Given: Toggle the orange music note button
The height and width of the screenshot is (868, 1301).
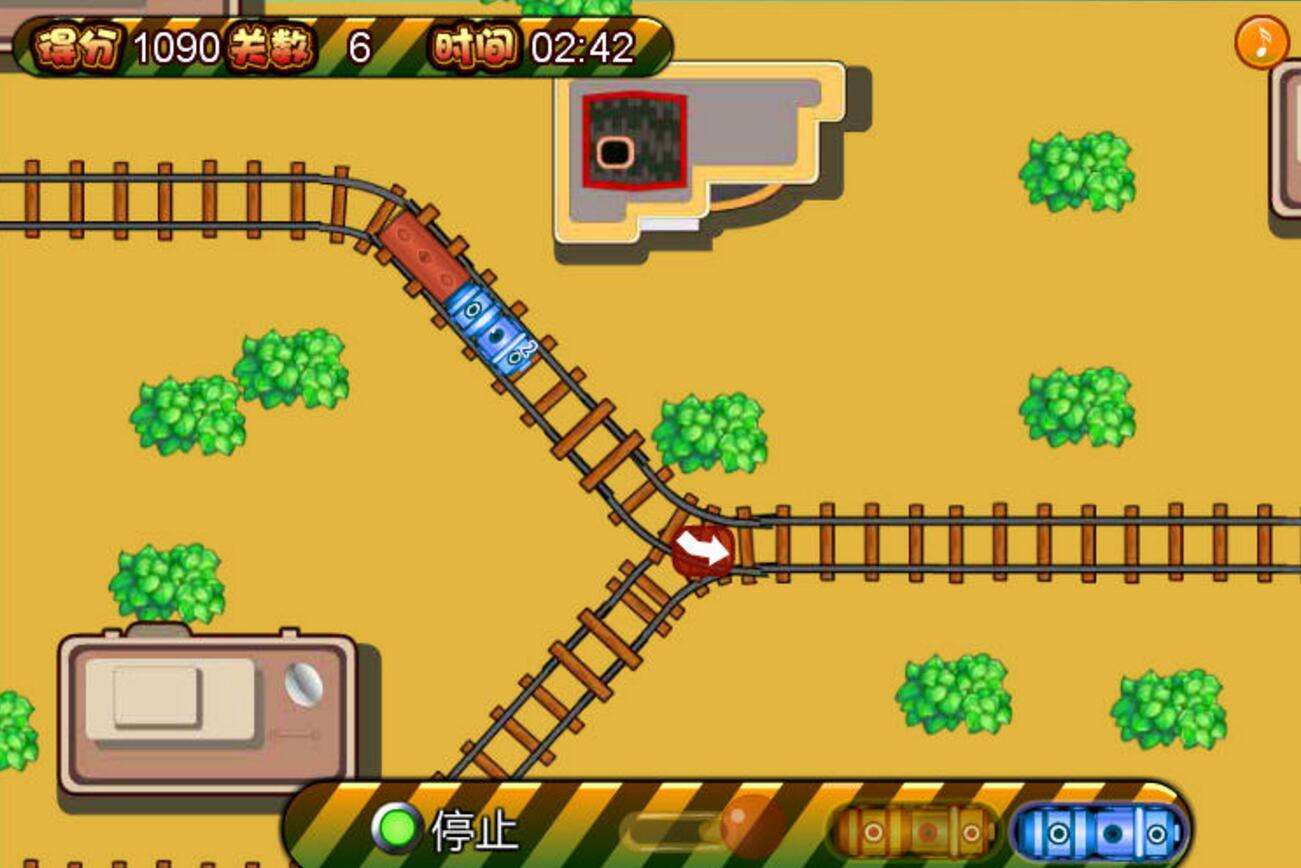Looking at the screenshot, I should 1262,42.
